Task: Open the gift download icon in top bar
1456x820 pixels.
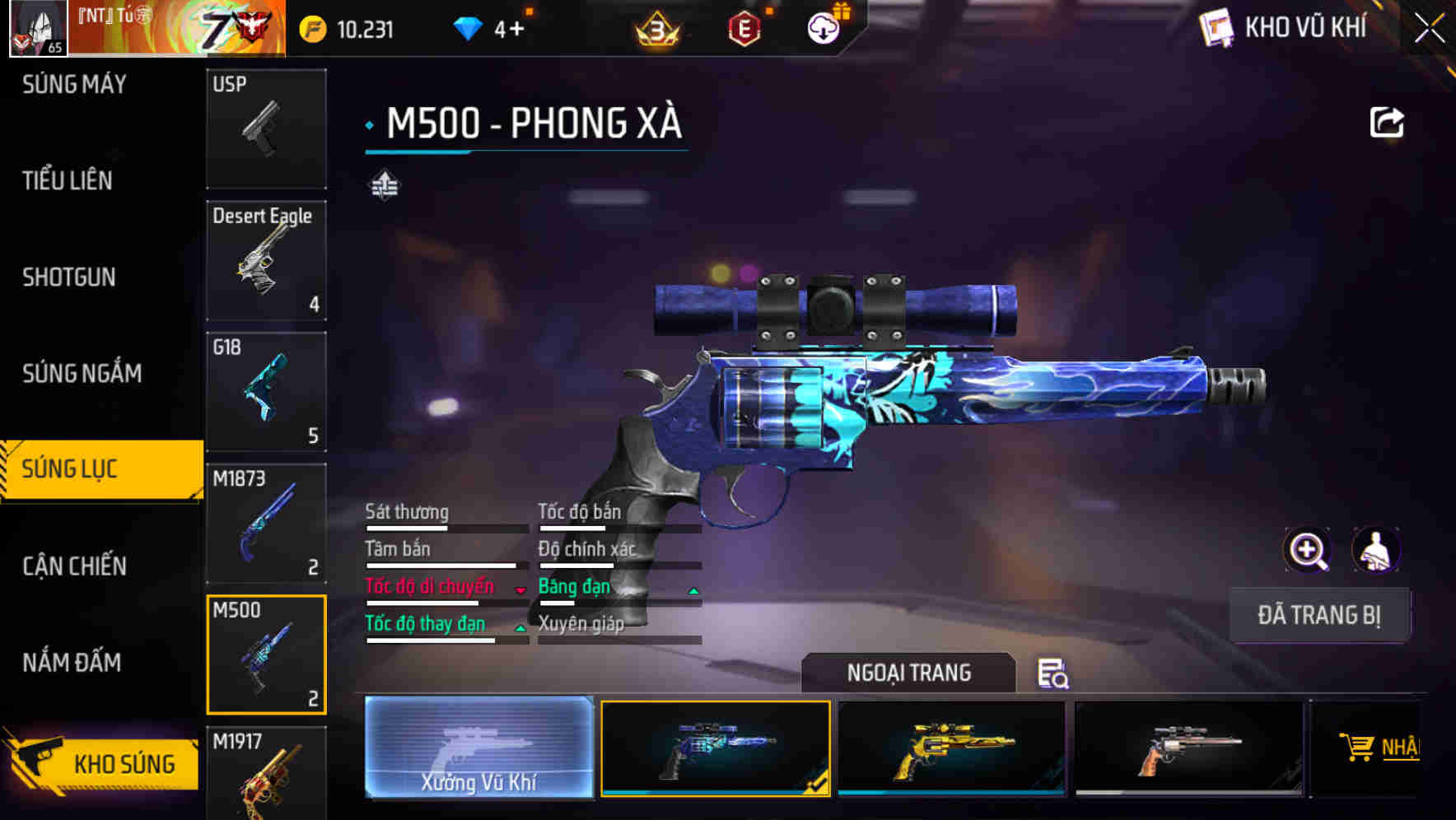Action: coord(822,27)
